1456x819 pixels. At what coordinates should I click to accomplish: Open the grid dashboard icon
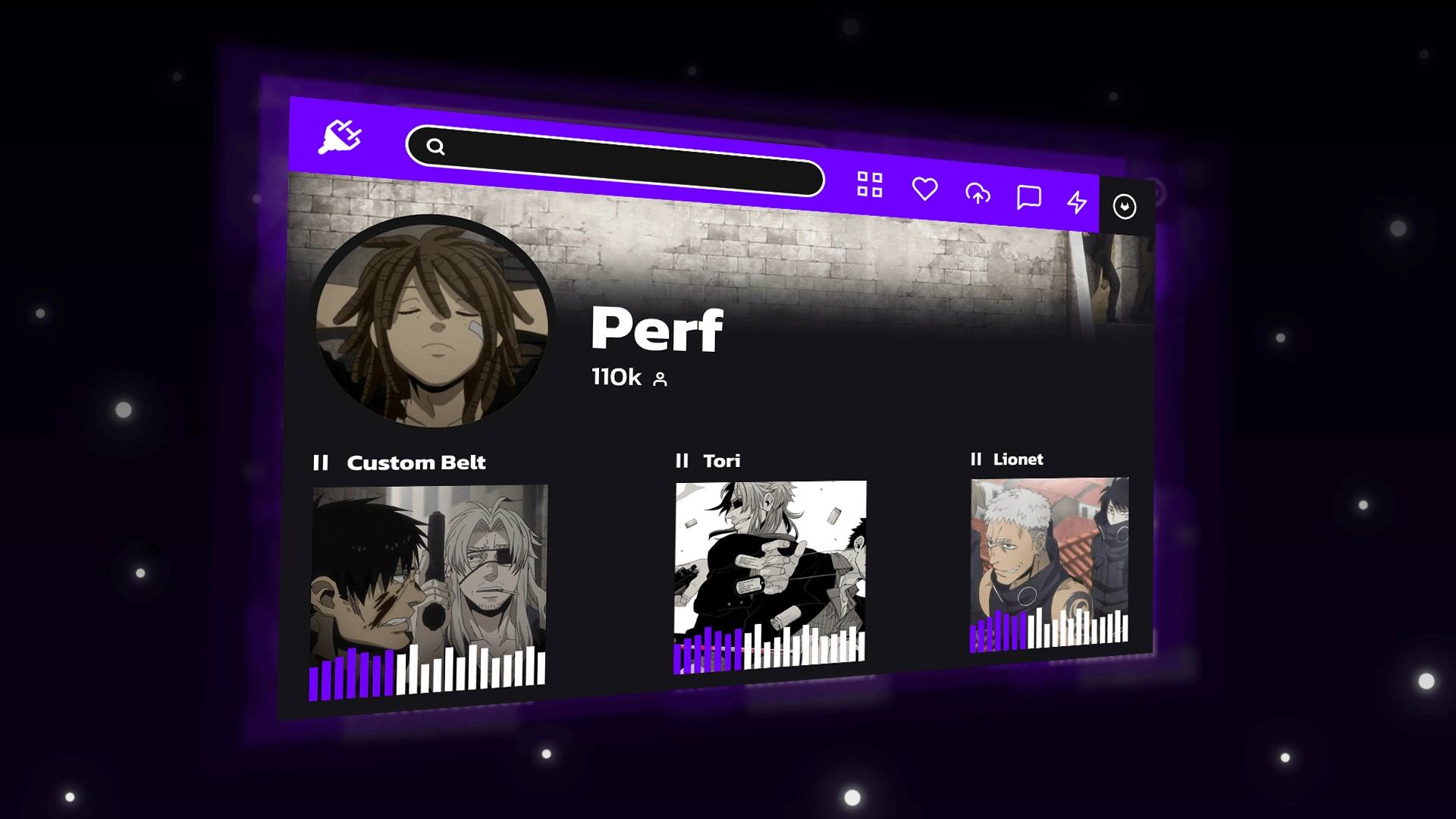tap(870, 184)
